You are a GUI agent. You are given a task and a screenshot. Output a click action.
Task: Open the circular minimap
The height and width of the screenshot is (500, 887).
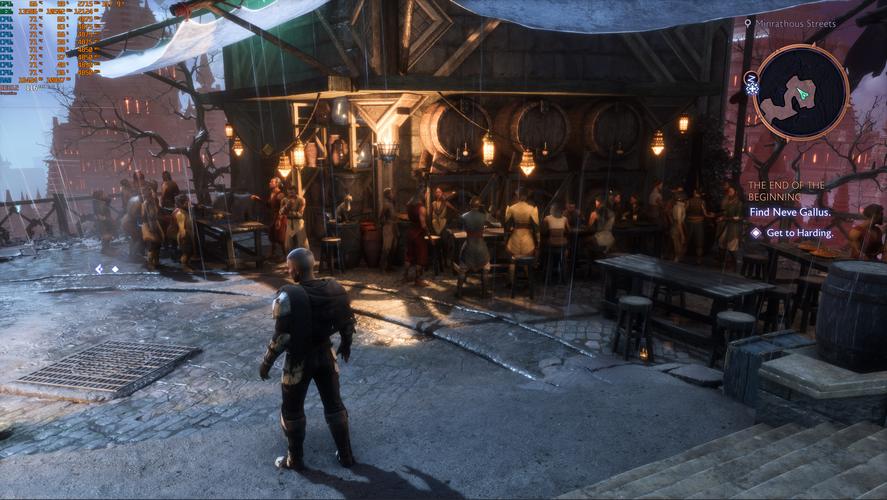coord(801,92)
